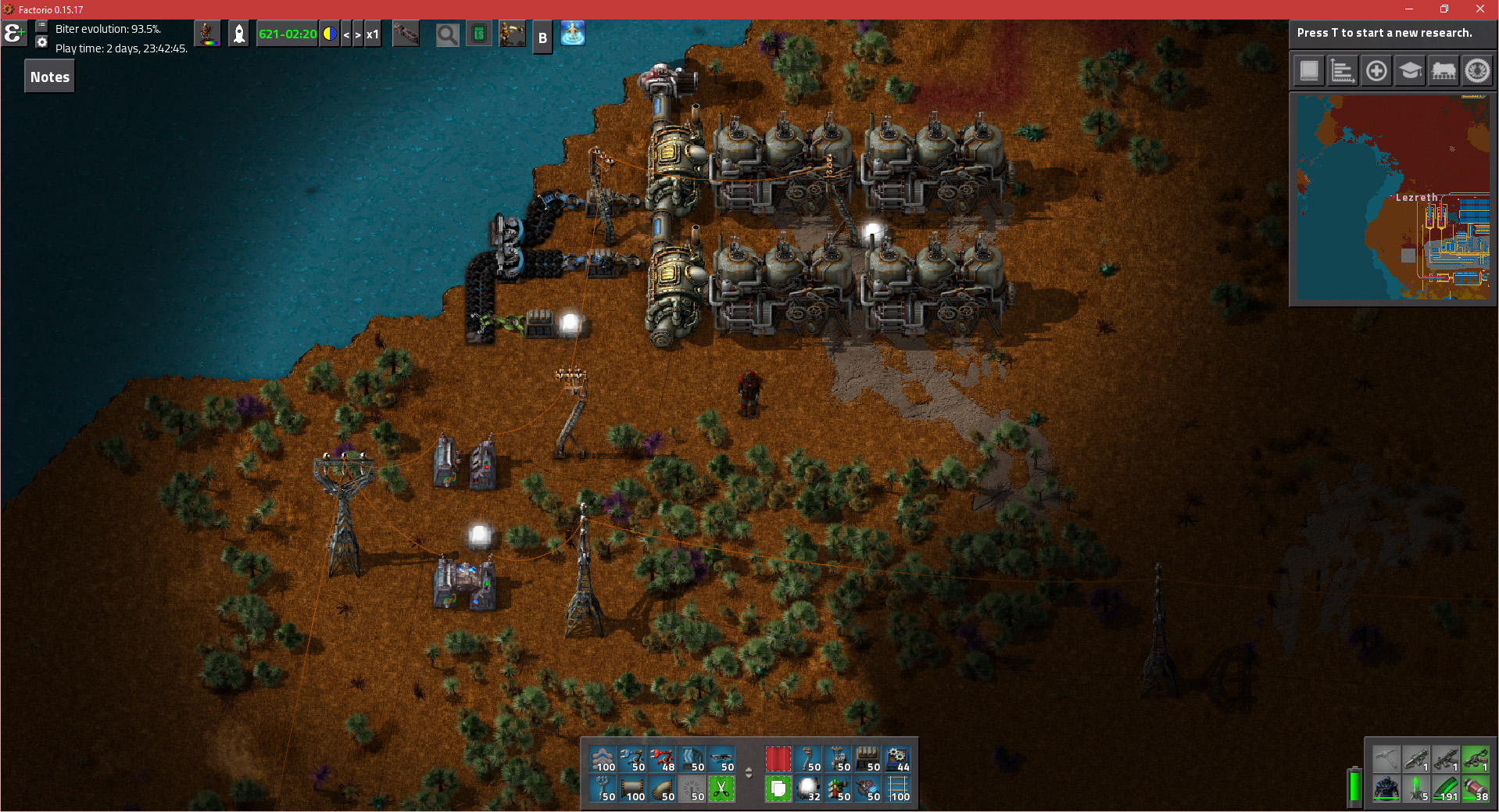Open the achievements medal button
Screen dimensions: 1499x812
coord(1477,71)
